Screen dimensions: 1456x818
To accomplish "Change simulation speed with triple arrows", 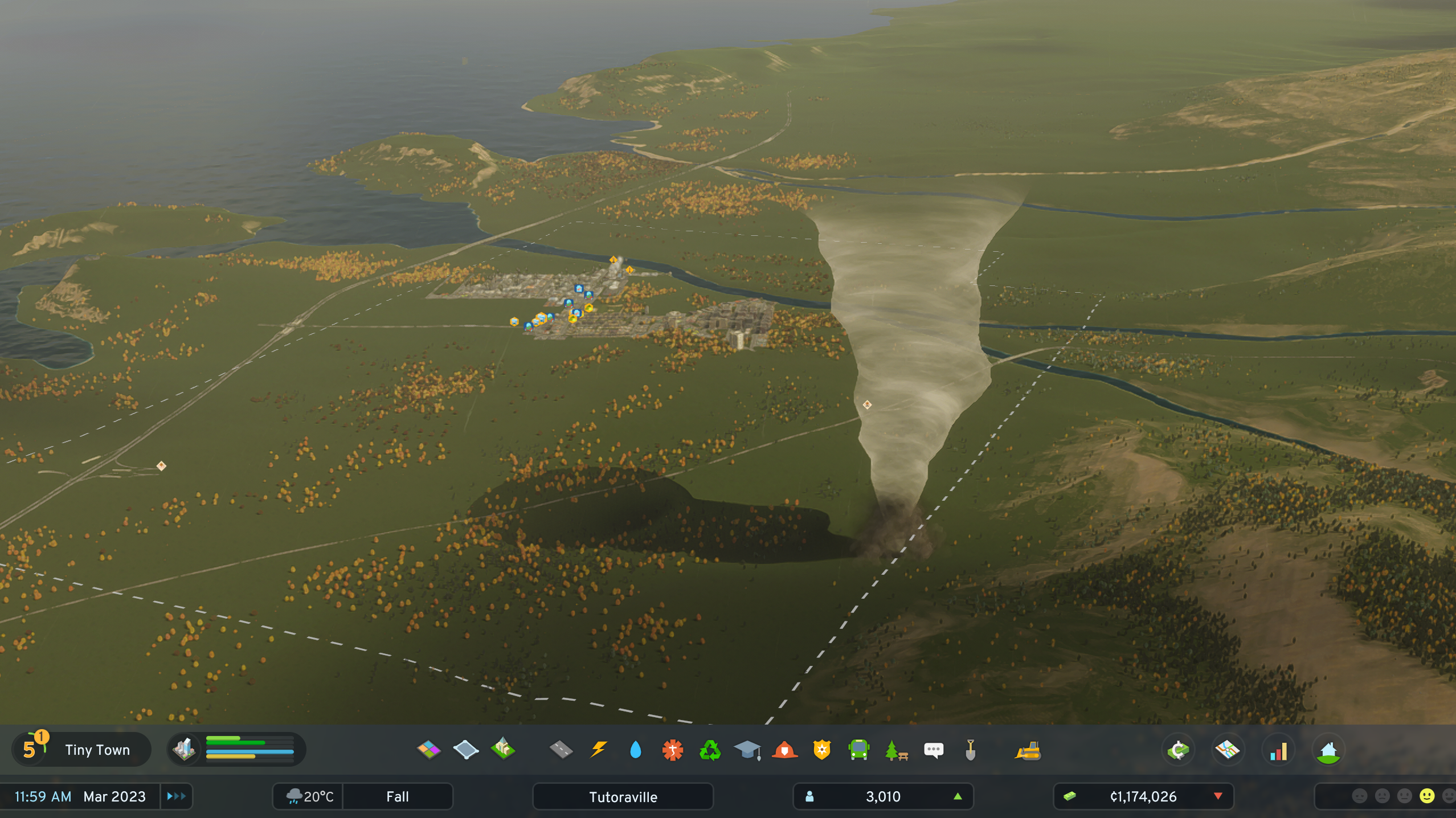I will point(177,796).
